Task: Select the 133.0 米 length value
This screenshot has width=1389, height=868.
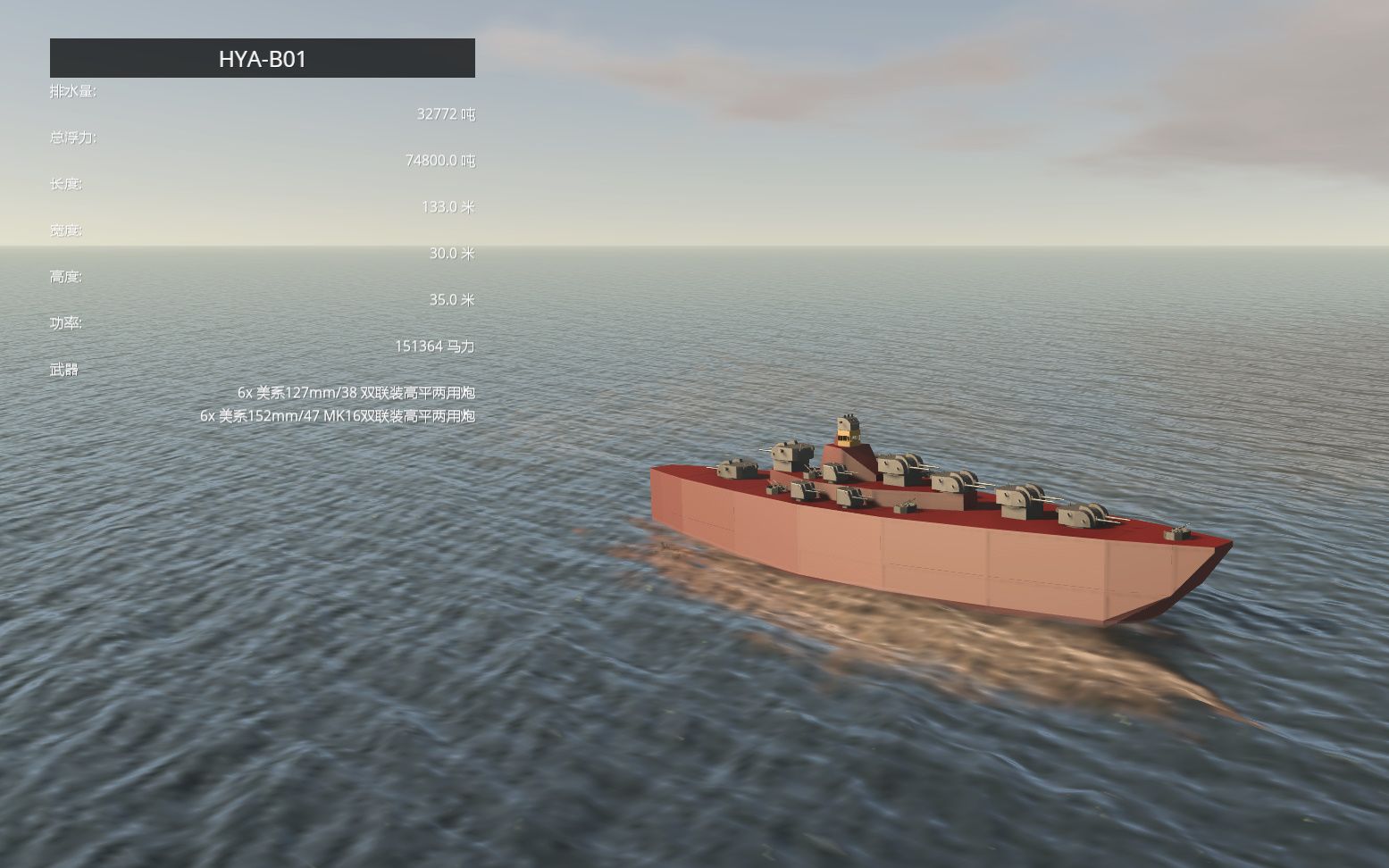Action: click(x=448, y=206)
